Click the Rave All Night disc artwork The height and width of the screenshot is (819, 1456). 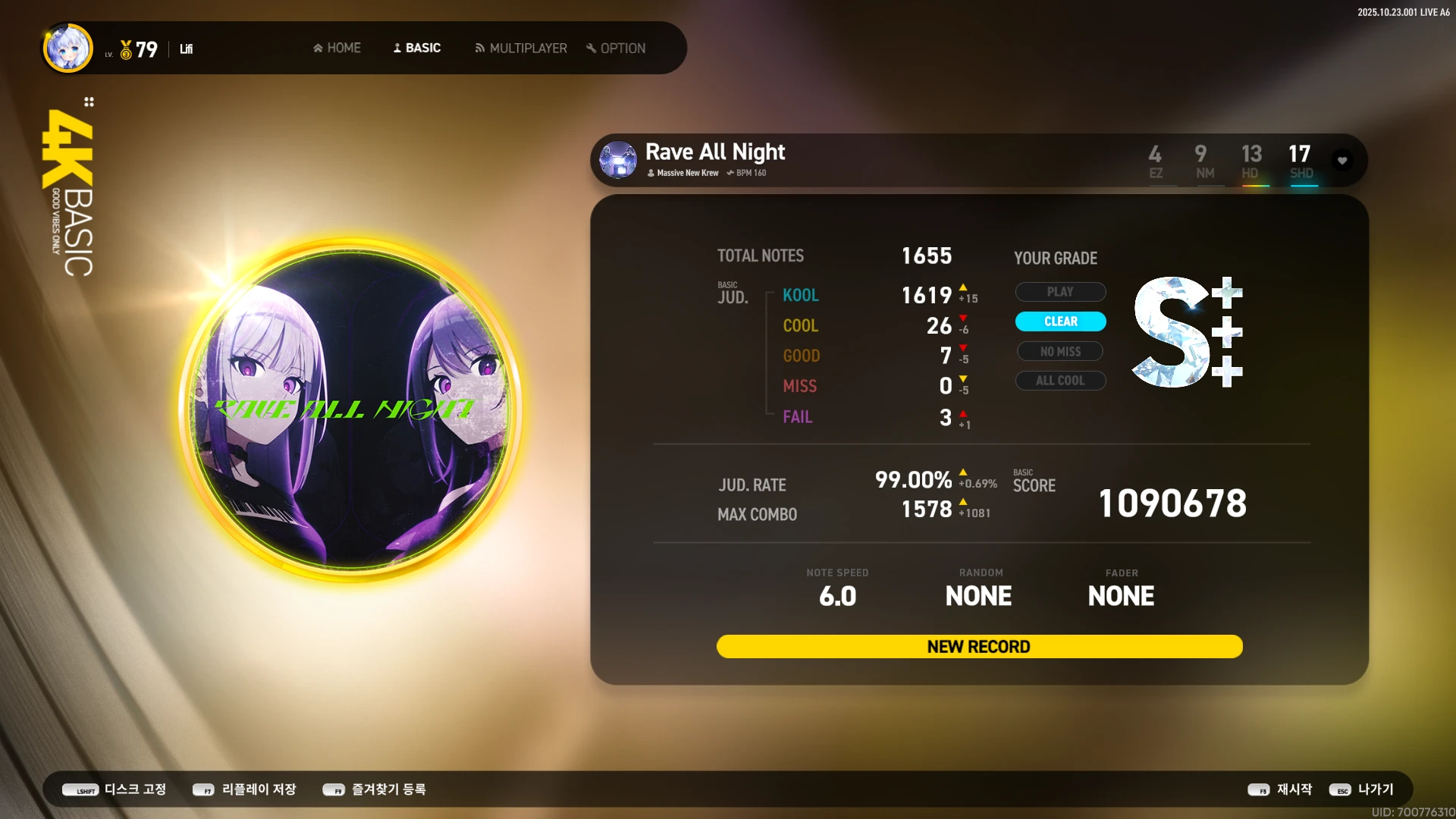(x=350, y=409)
